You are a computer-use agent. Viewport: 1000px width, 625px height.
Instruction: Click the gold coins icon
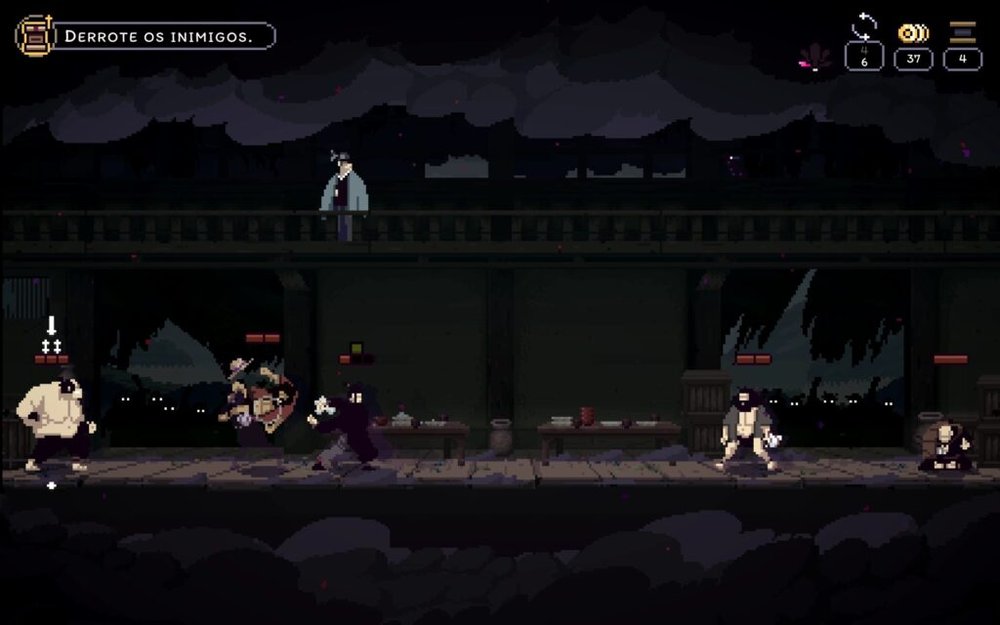click(x=913, y=32)
